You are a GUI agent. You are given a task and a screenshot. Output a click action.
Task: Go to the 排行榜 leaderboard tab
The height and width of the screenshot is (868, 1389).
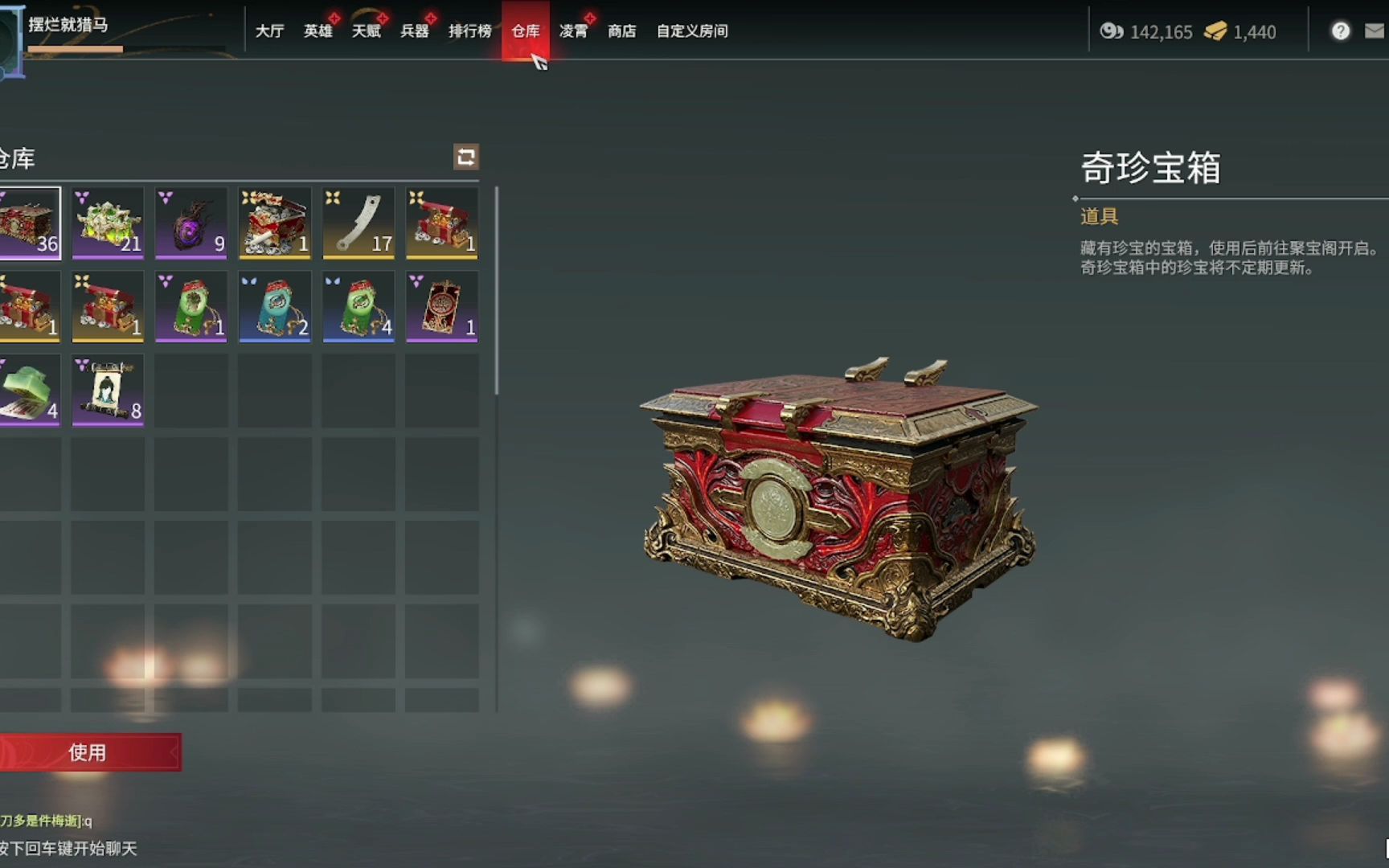pyautogui.click(x=467, y=31)
